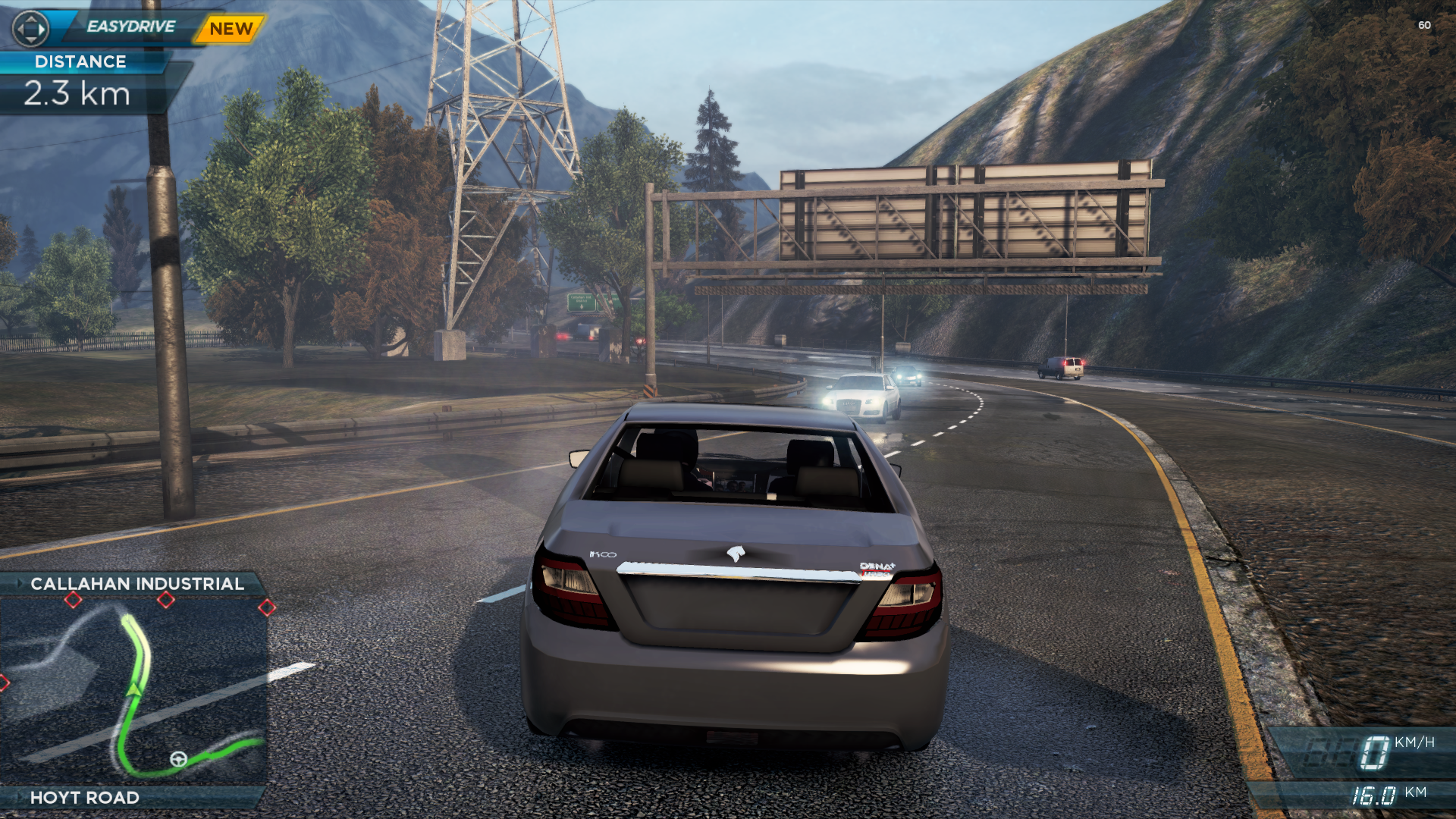Click the minimap route display
1456x819 pixels.
click(133, 690)
